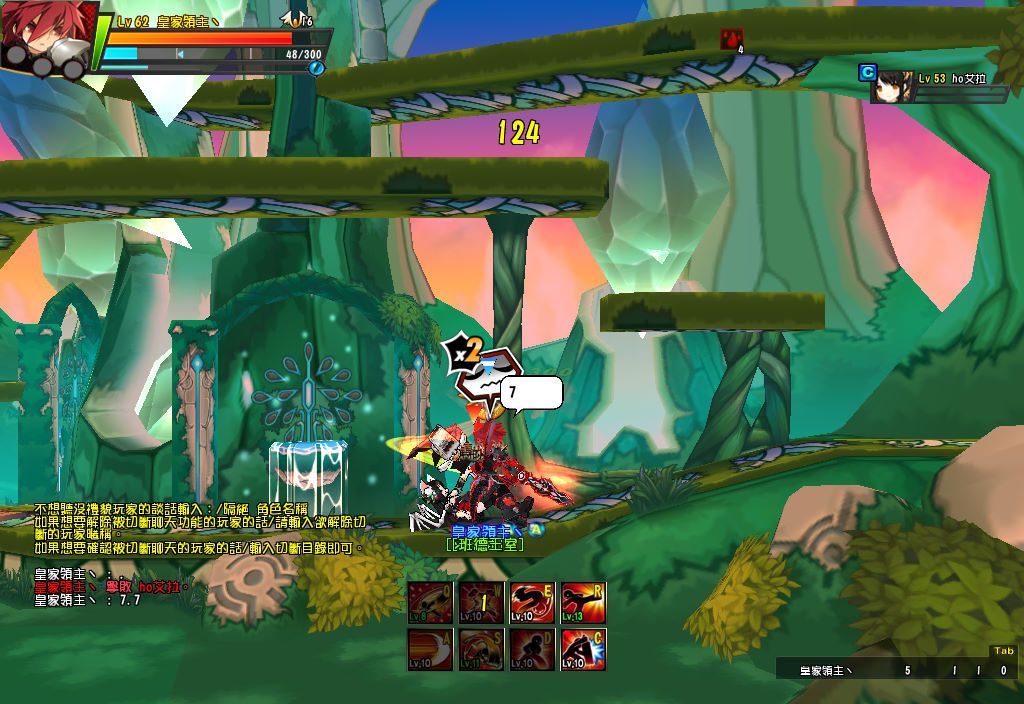Use the W skill showing cooldown 1
Viewport: 1024px width, 704px height.
[482, 603]
